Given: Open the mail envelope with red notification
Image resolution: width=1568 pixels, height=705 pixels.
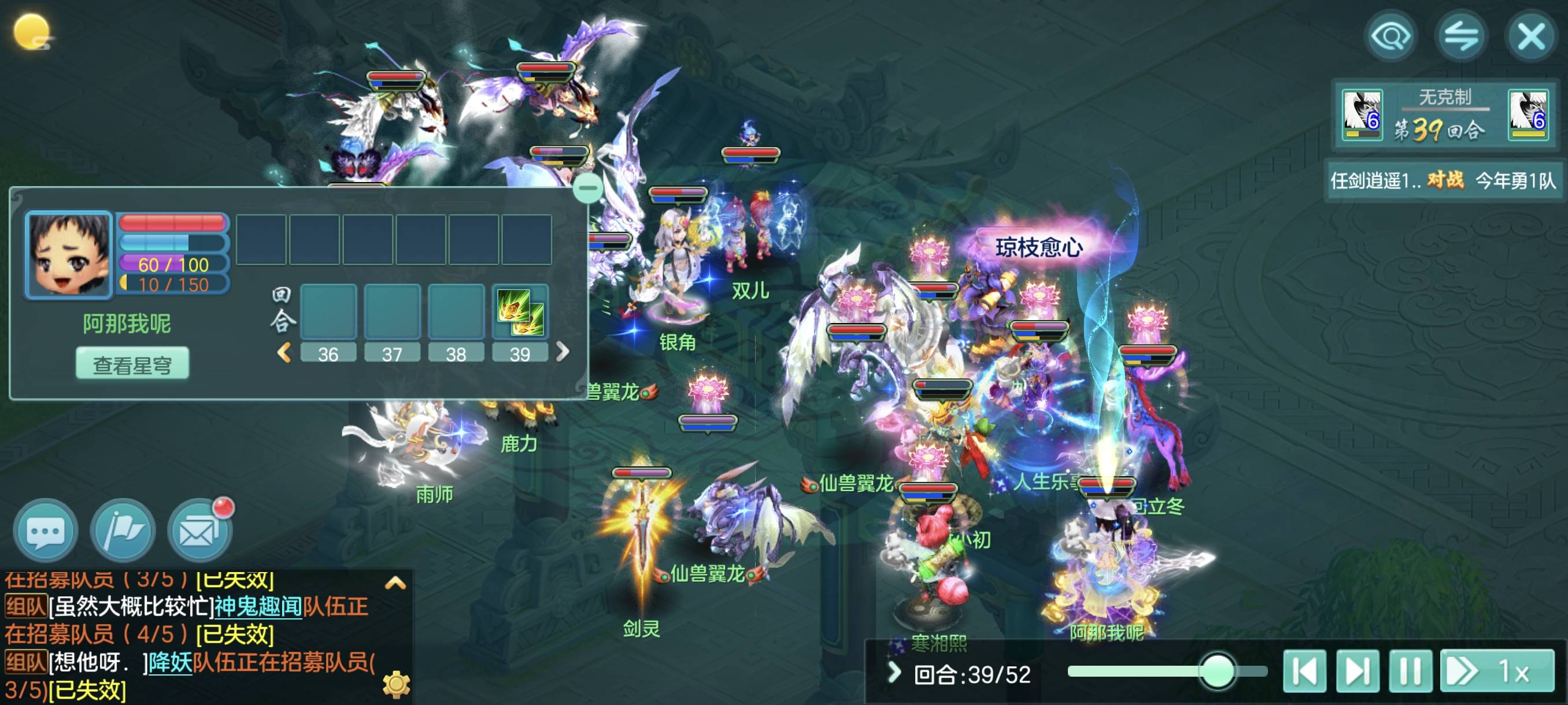Looking at the screenshot, I should tap(199, 531).
